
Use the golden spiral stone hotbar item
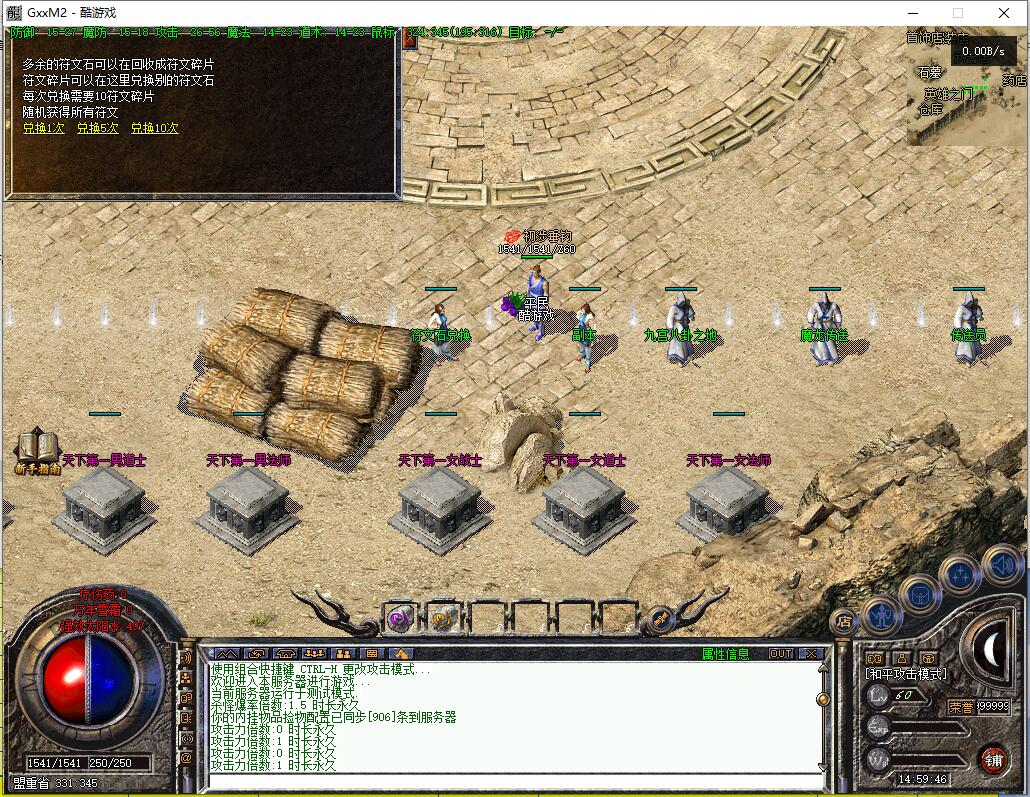[x=443, y=619]
